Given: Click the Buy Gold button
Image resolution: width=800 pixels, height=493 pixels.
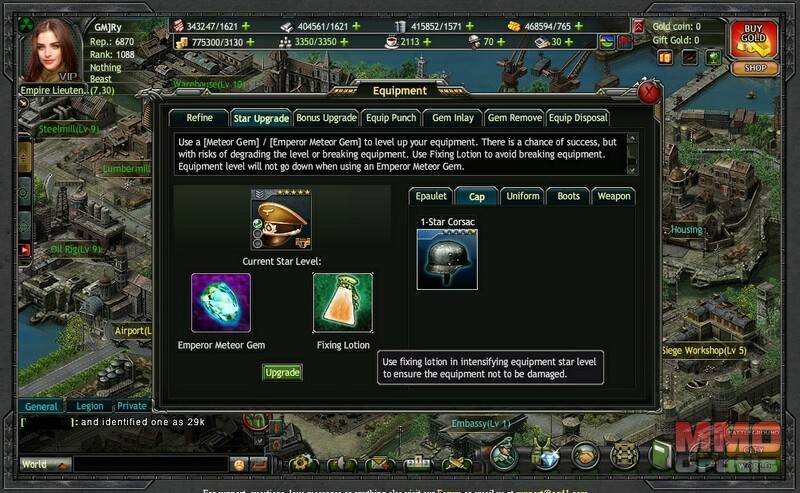Looking at the screenshot, I should coord(754,38).
